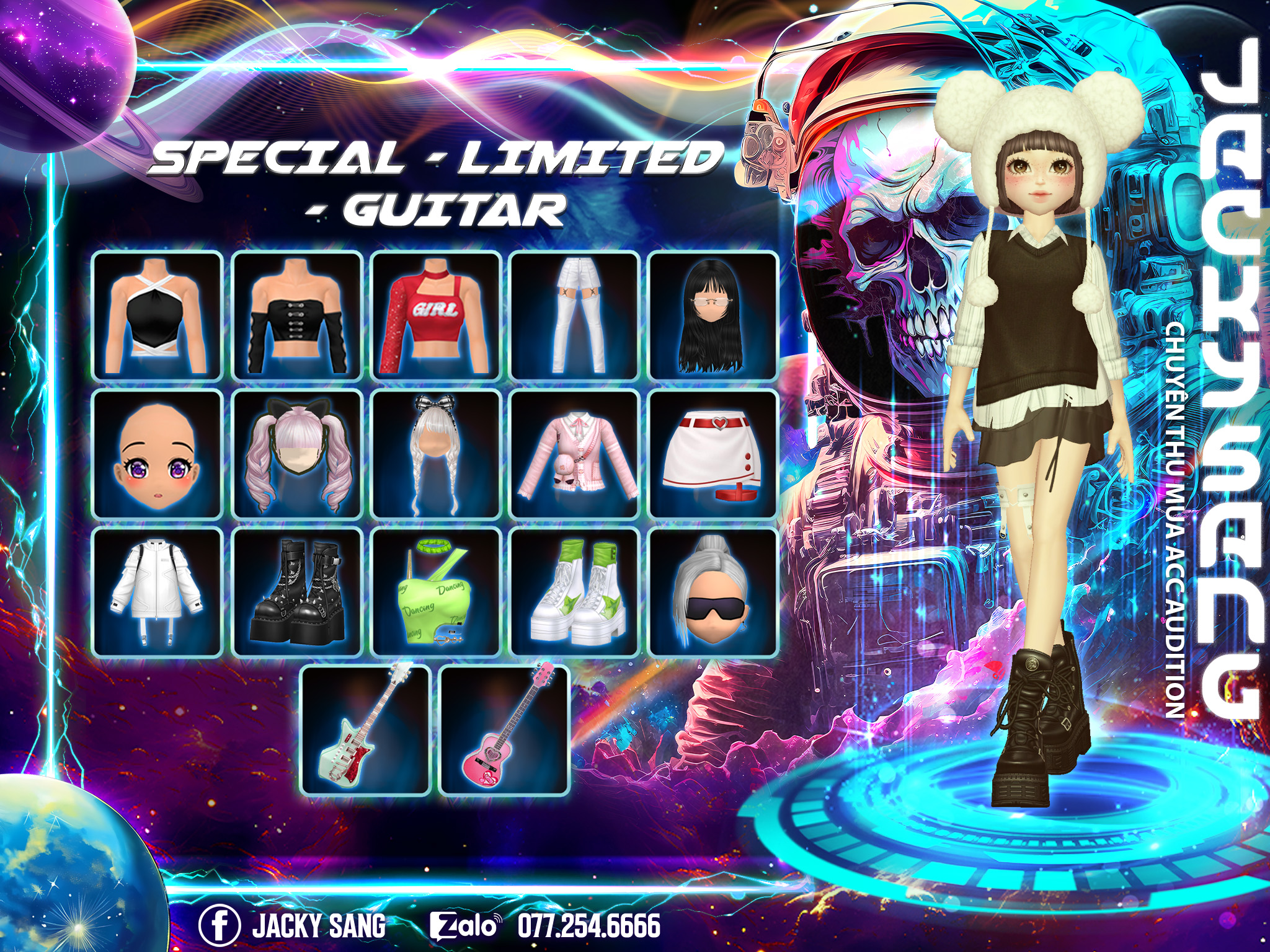Select the pink cardigan outfit tile
The height and width of the screenshot is (952, 1270).
[575, 454]
